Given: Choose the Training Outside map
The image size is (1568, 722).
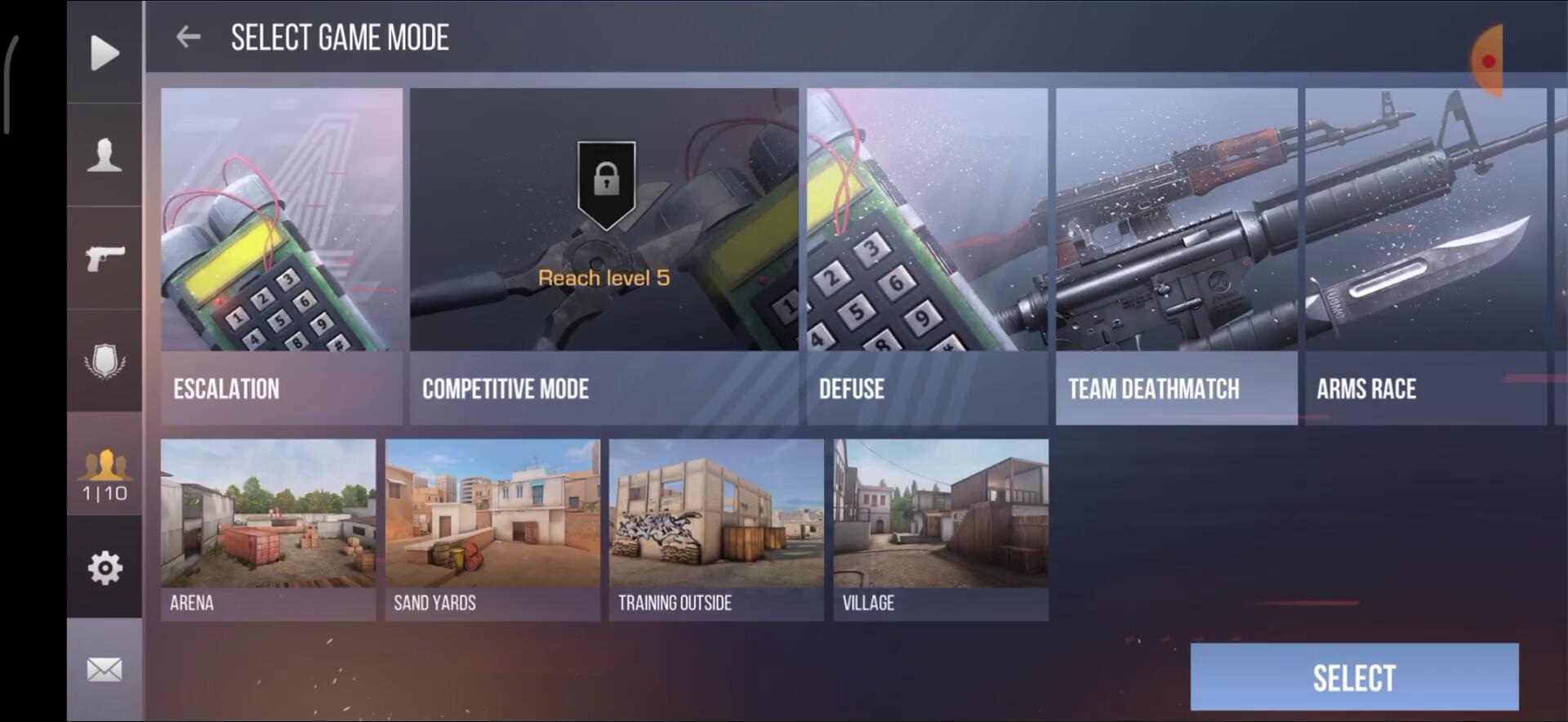Looking at the screenshot, I should [x=716, y=529].
